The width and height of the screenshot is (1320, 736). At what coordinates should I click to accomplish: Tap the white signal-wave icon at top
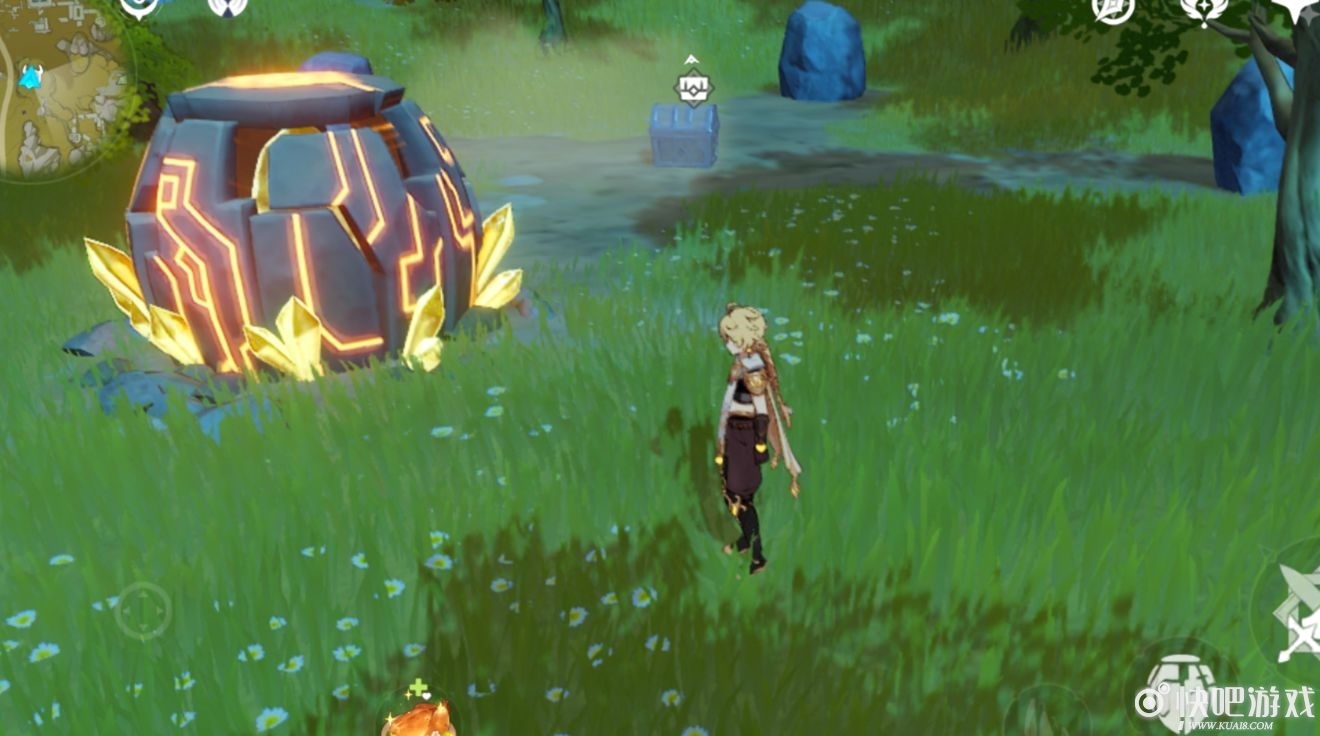click(227, 8)
